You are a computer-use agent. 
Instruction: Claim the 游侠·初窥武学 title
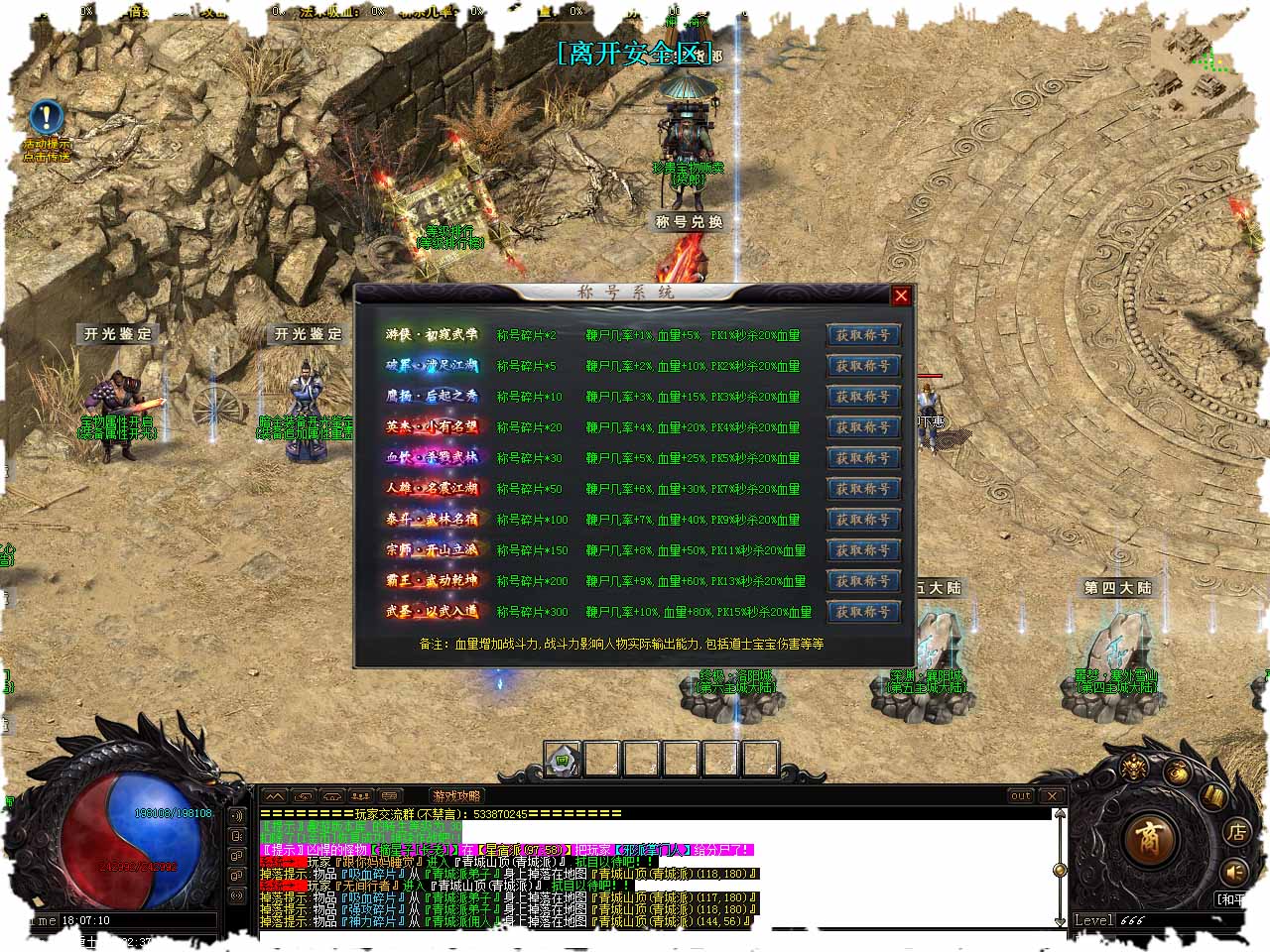862,335
